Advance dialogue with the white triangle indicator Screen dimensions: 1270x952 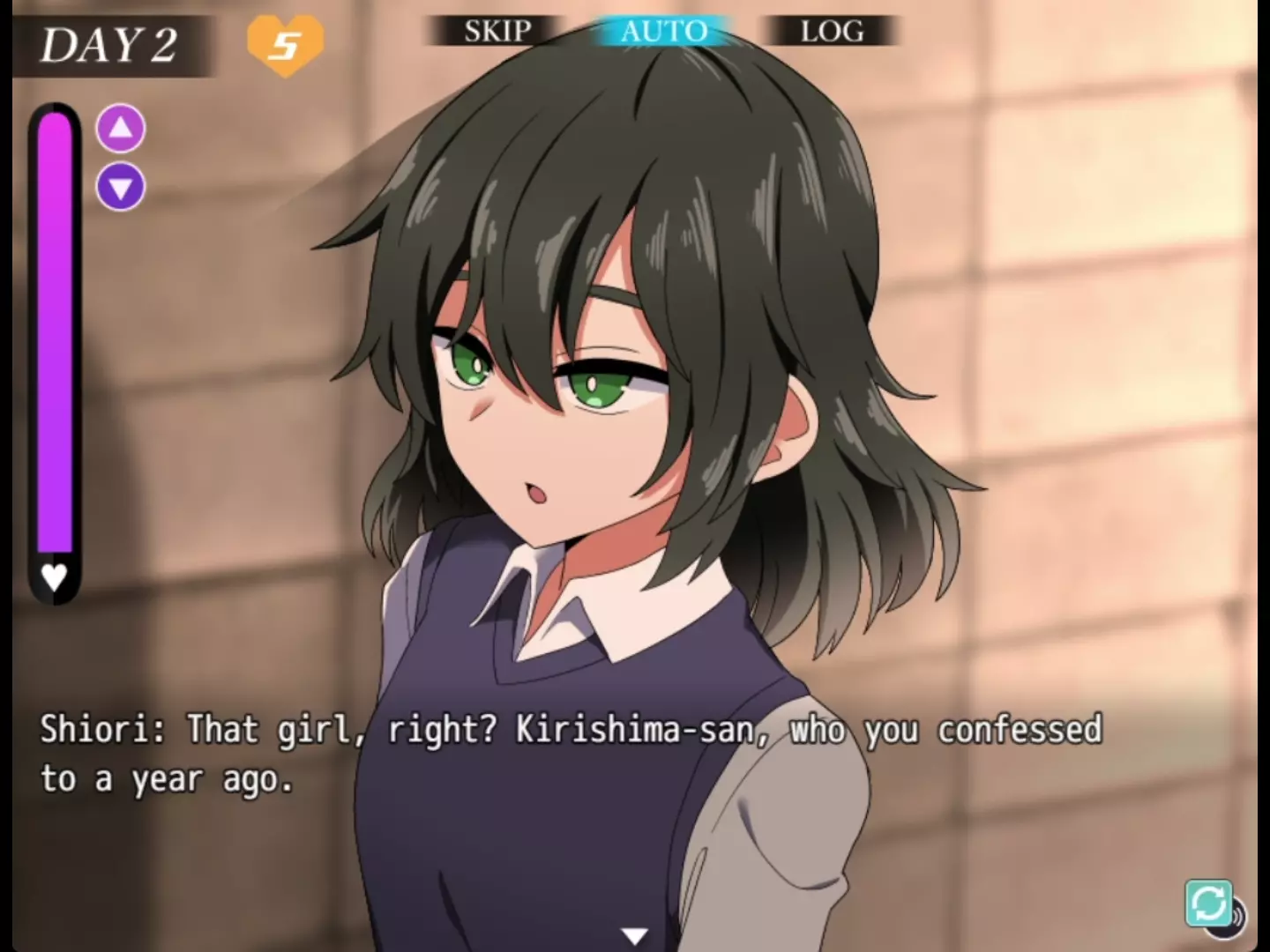click(x=635, y=935)
